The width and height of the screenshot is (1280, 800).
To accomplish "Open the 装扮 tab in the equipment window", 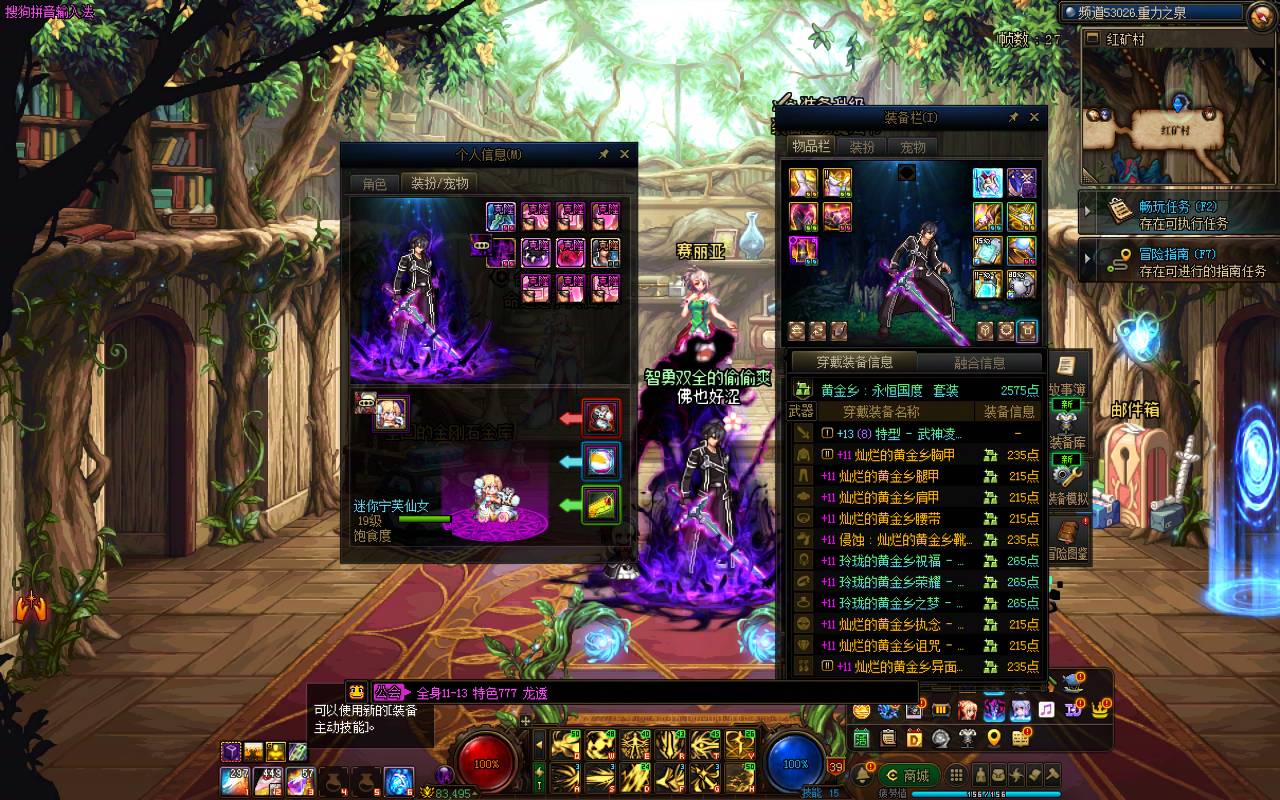I will coord(862,147).
